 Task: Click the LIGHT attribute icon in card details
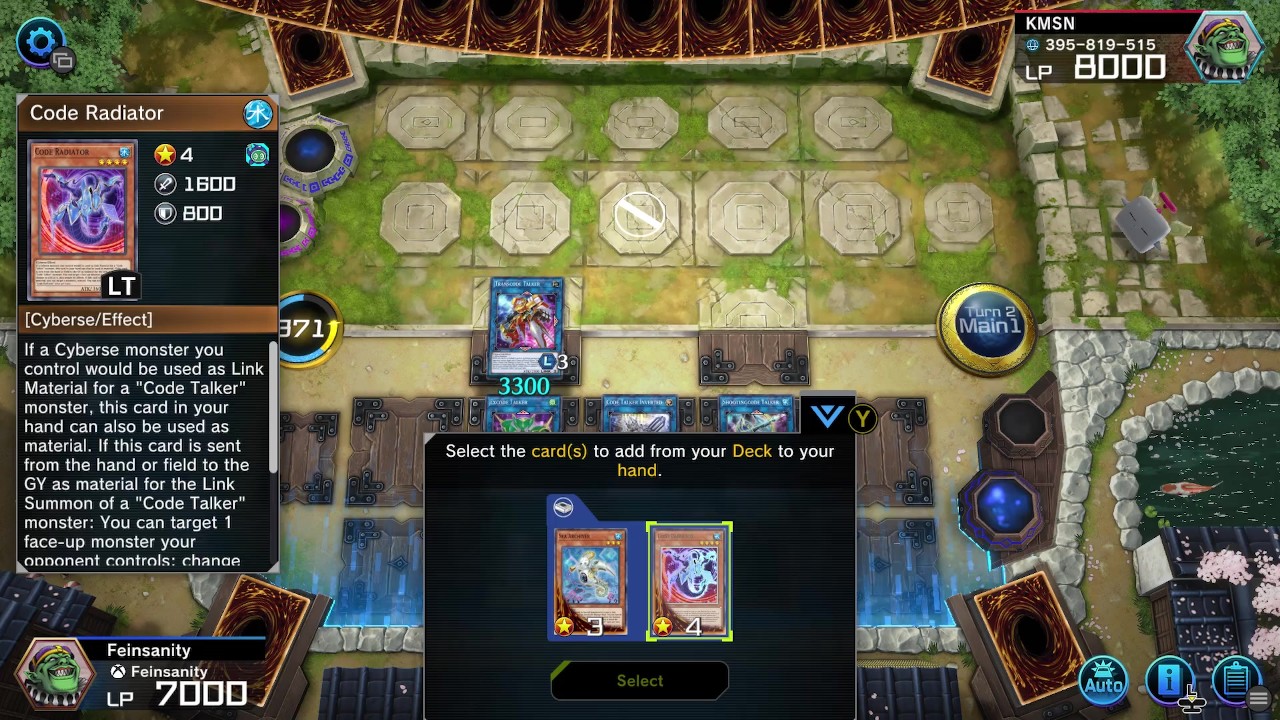[x=258, y=113]
